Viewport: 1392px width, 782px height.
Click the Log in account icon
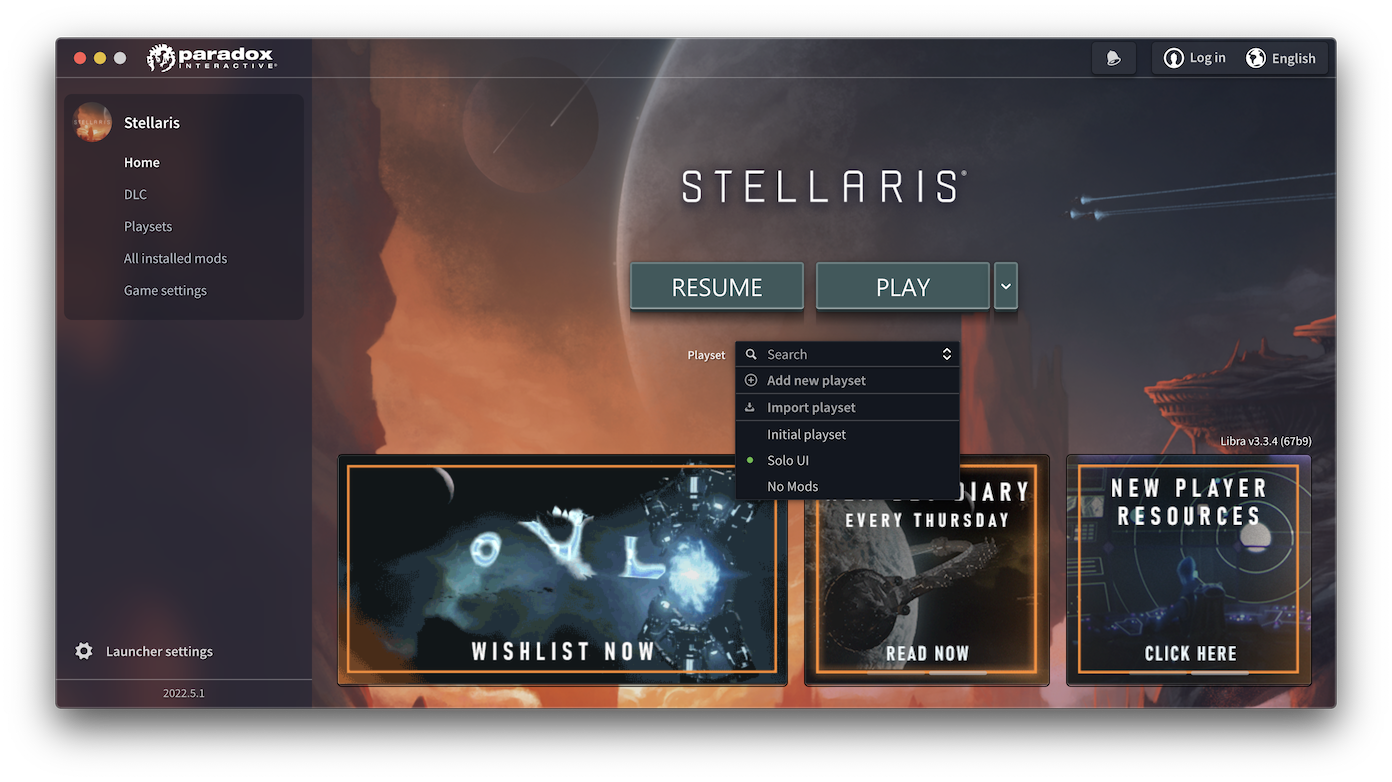[x=1173, y=57]
